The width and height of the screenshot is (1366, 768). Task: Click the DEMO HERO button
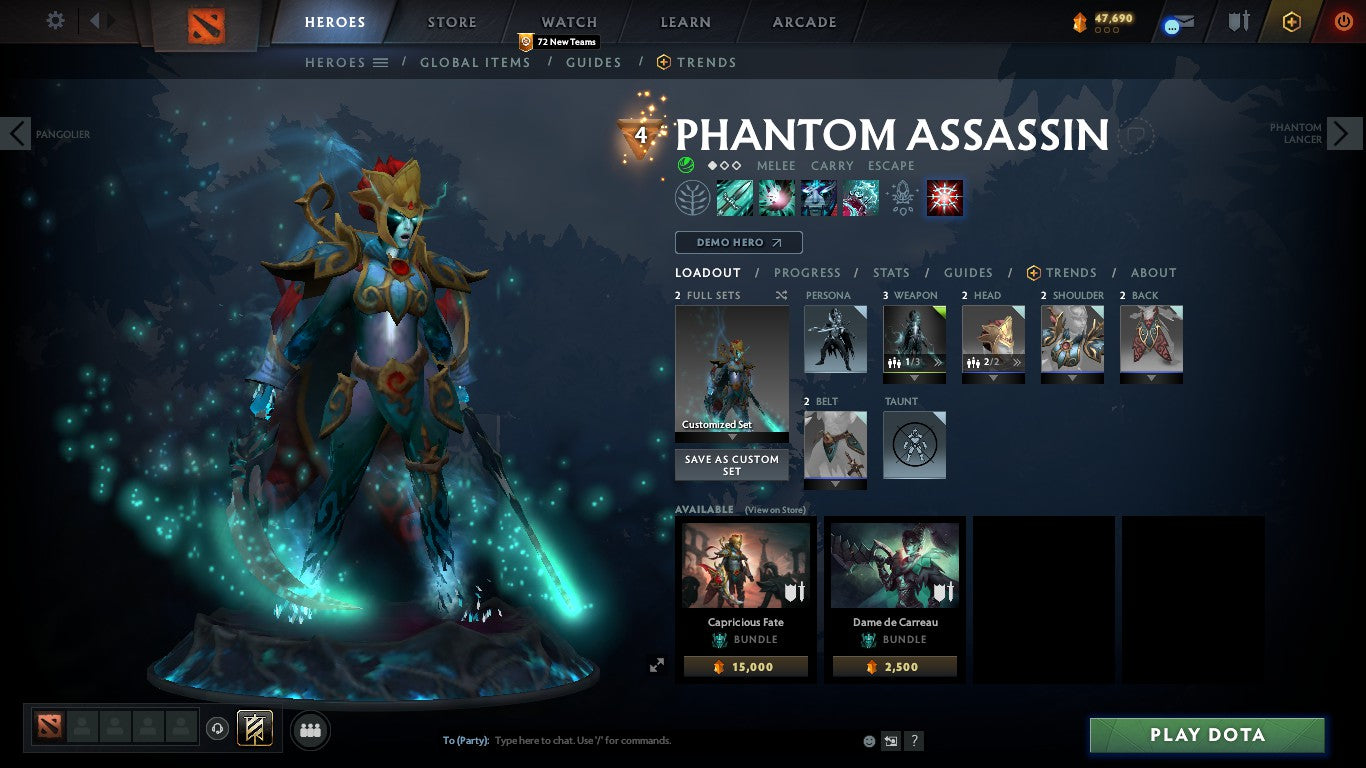click(738, 242)
